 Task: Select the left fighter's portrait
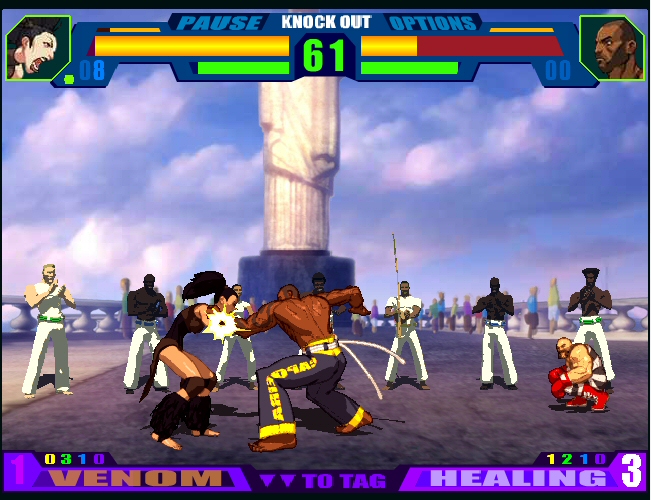tap(37, 48)
